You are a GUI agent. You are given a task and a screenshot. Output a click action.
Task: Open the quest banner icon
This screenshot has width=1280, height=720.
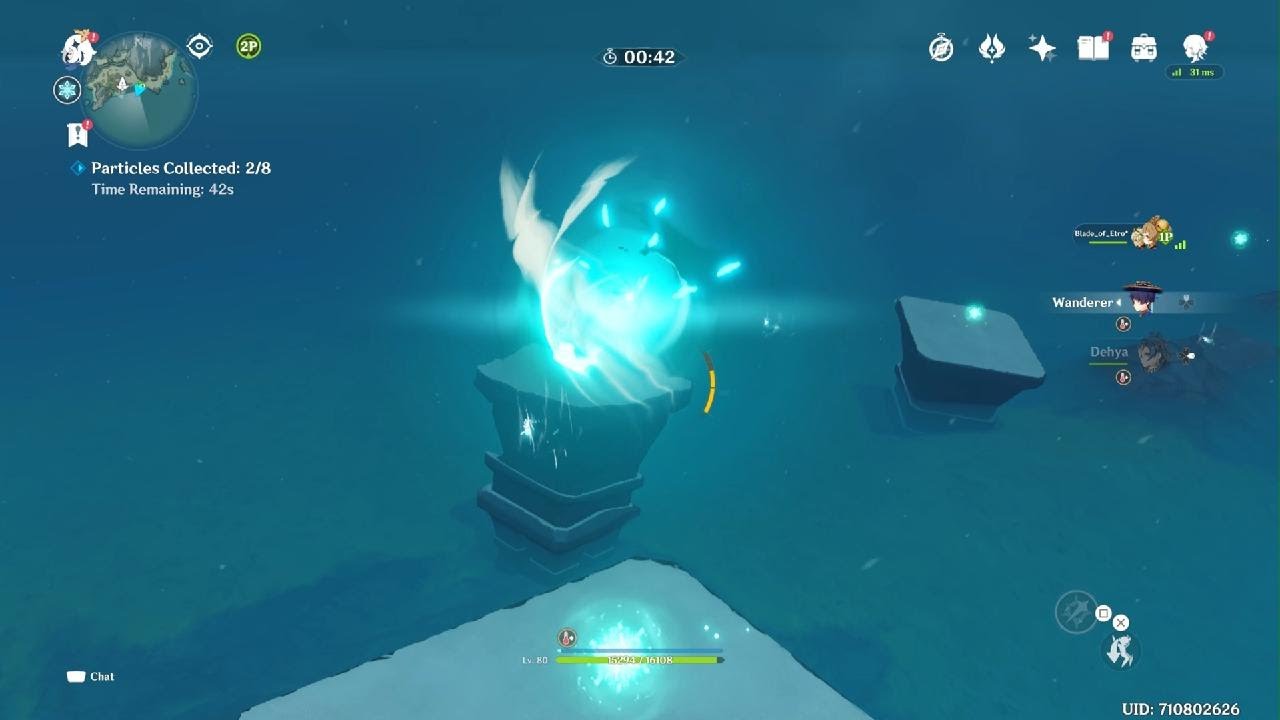(x=77, y=134)
